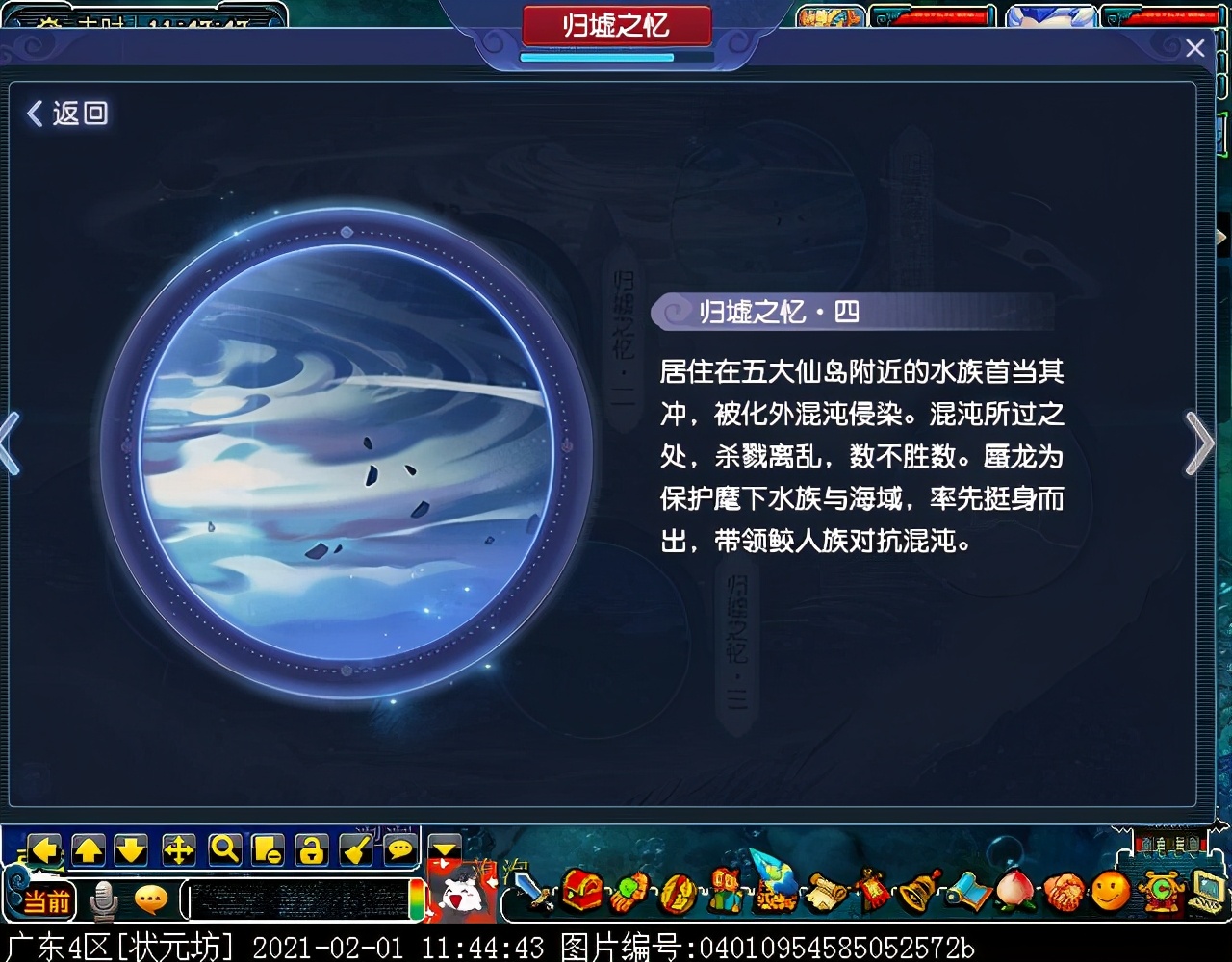Click the right chevron to view next memory
The width and height of the screenshot is (1232, 962).
[x=1201, y=444]
